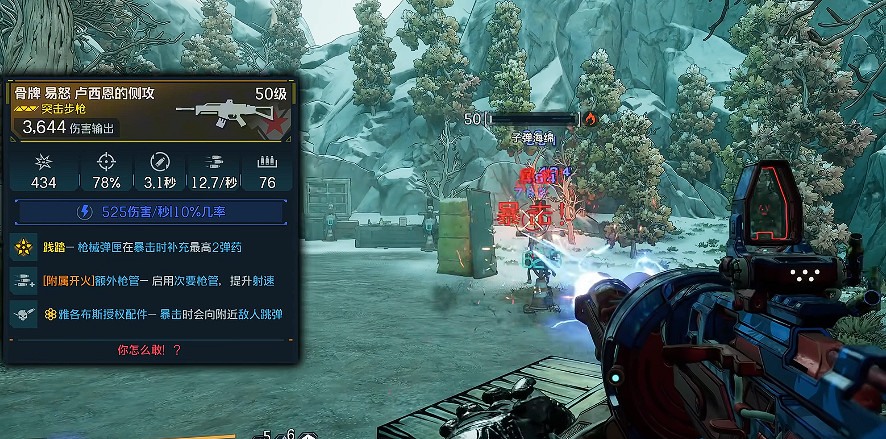Click the fire rate icon above 12.7/秒
The height and width of the screenshot is (439, 886).
click(x=214, y=162)
